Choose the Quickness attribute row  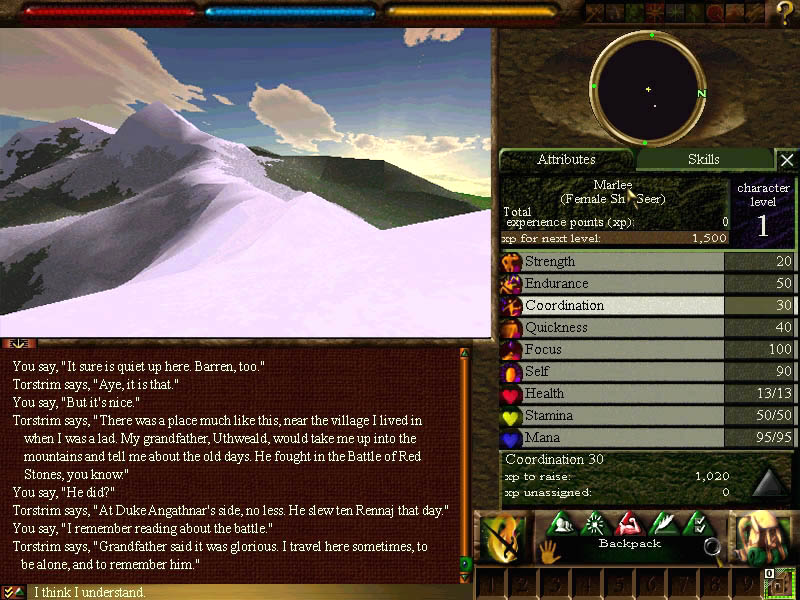point(612,328)
